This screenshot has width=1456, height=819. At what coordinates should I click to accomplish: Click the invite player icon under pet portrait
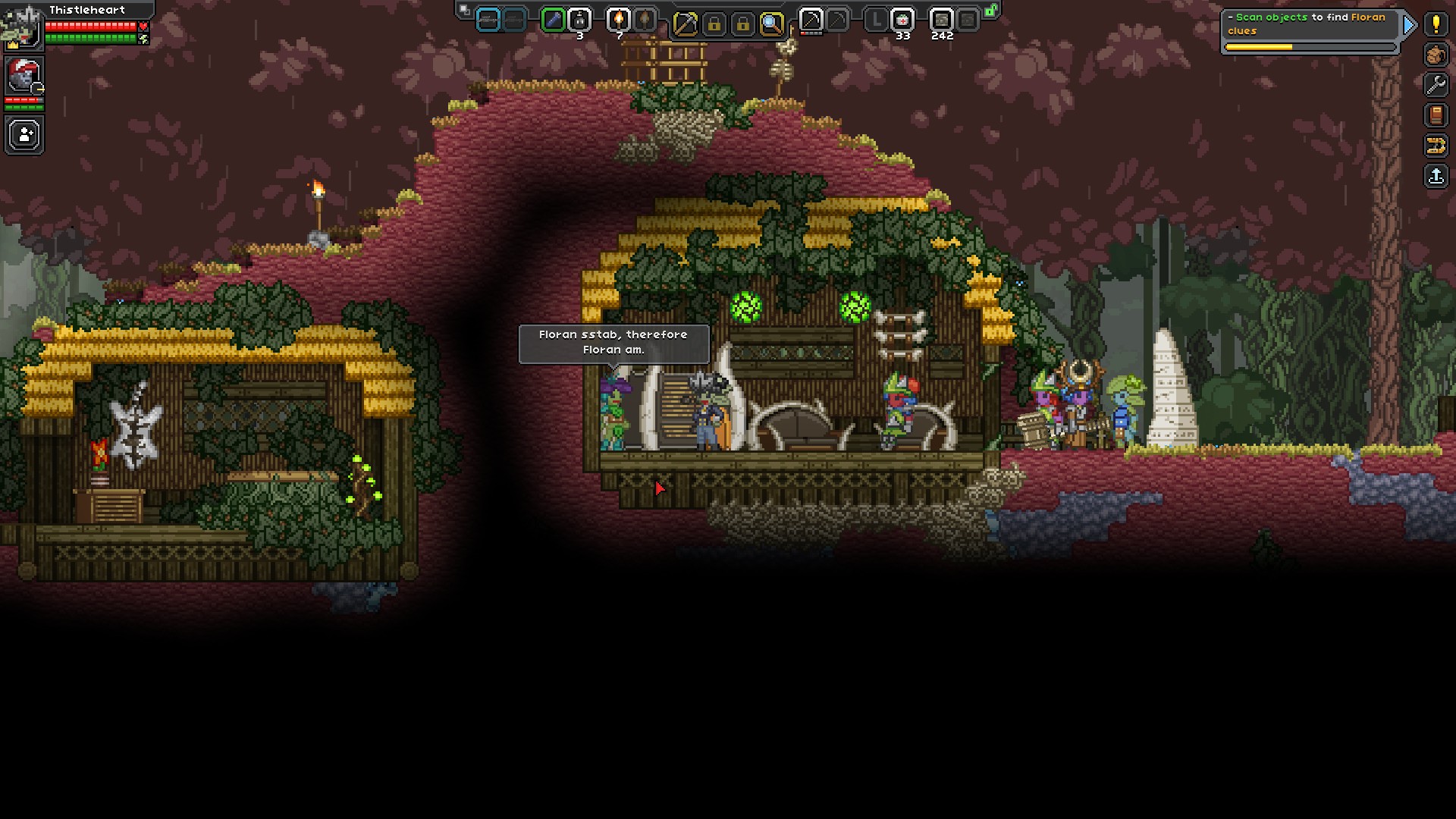pos(24,134)
